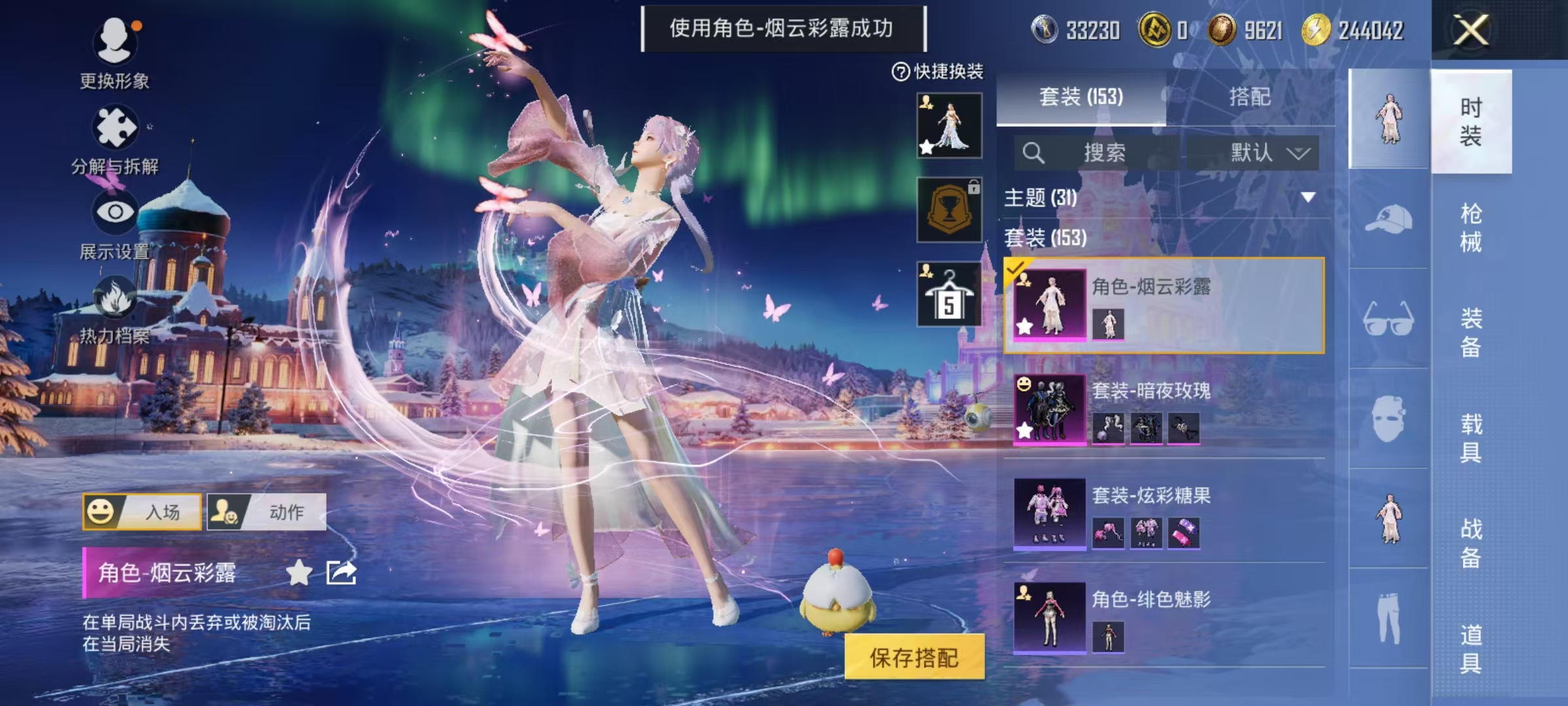
Task: Open 更换形象 avatar icon
Action: point(116,41)
